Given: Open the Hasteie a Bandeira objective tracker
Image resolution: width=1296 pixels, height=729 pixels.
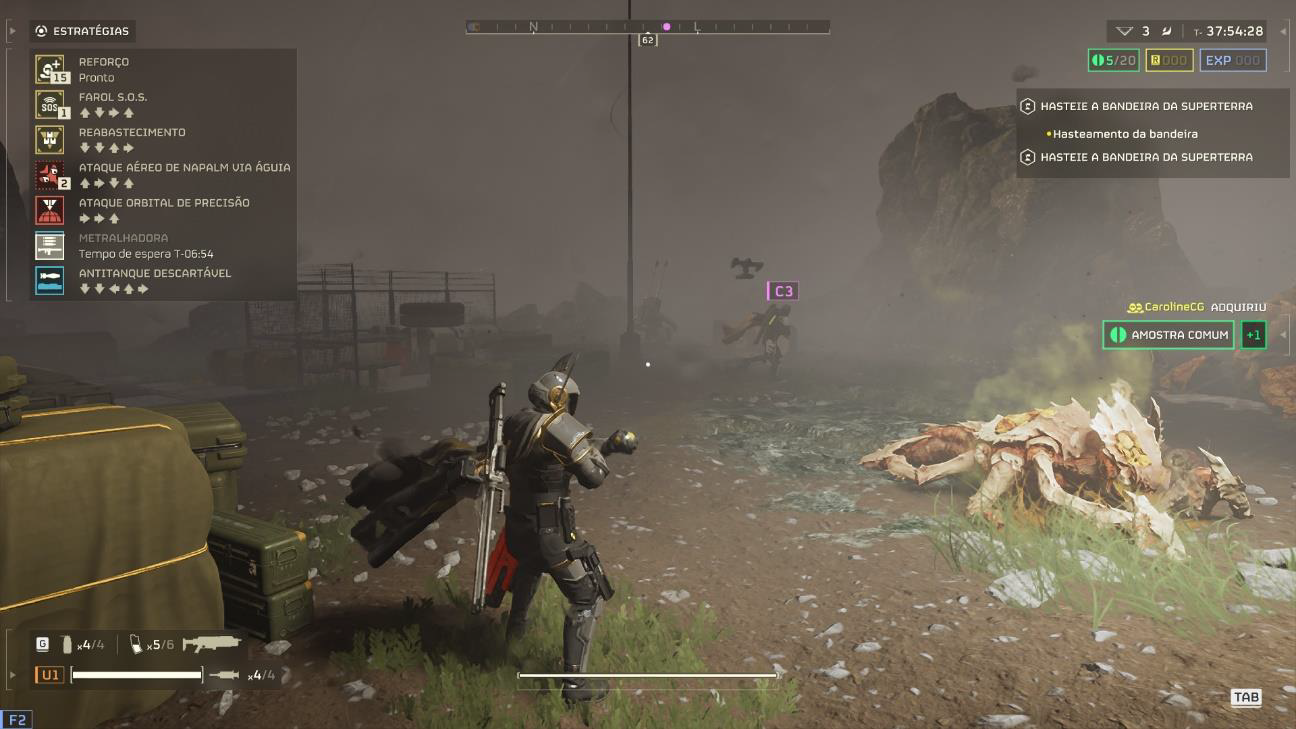Looking at the screenshot, I should (1146, 106).
